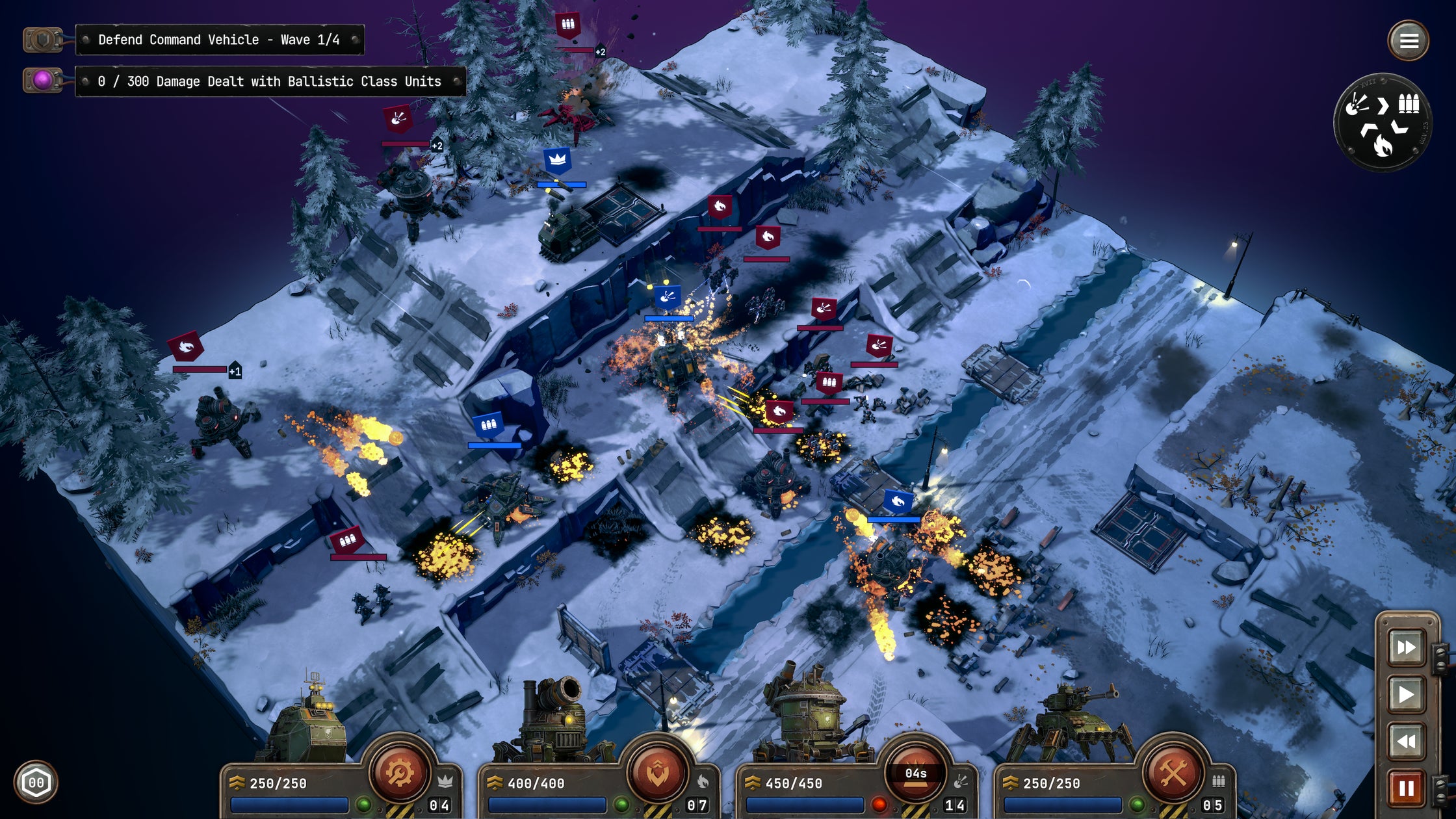Screen dimensions: 1456x819
Task: Activate the crossed hammer and wrench ability
Action: 1173,773
